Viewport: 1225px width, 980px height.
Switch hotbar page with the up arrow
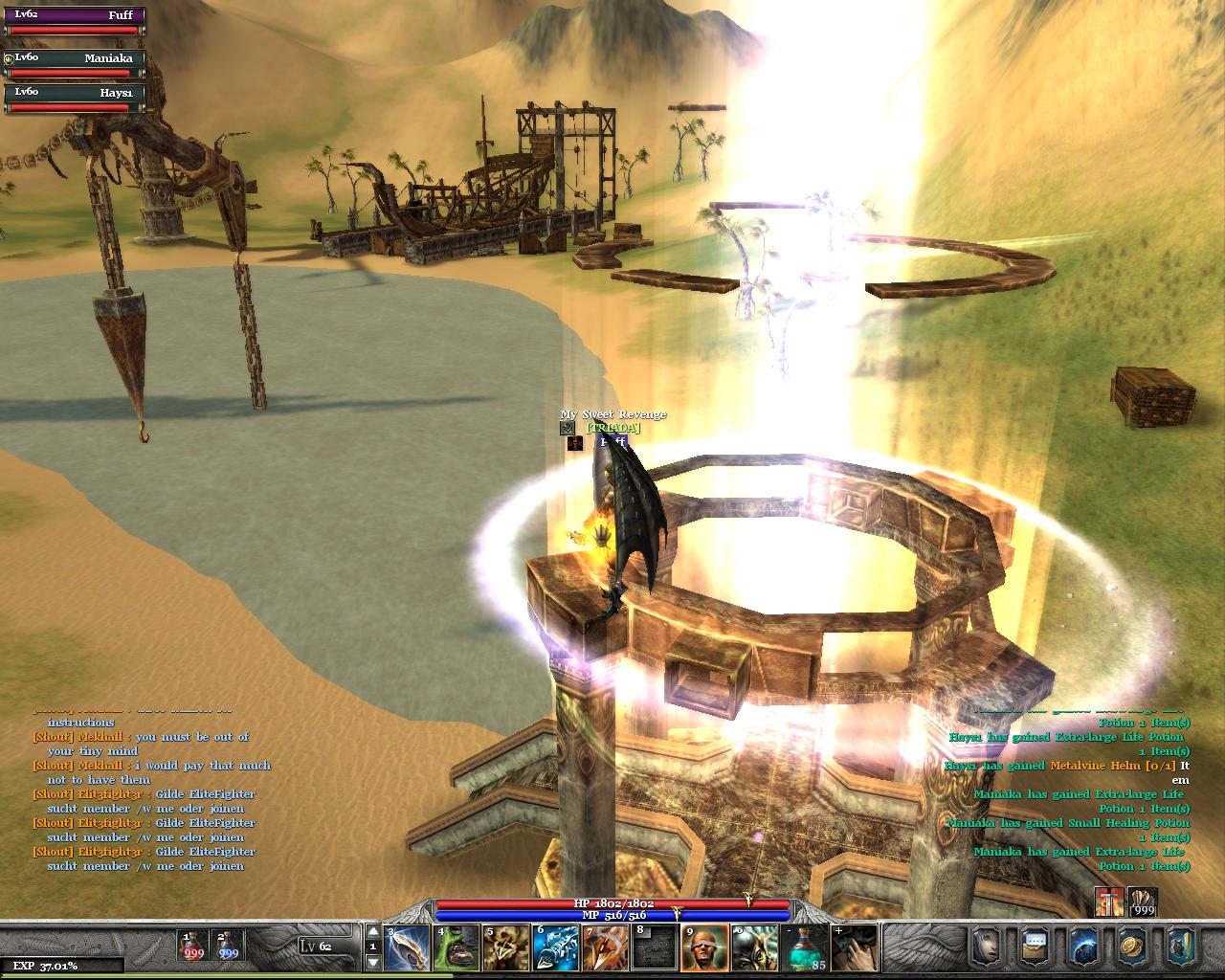click(x=373, y=931)
